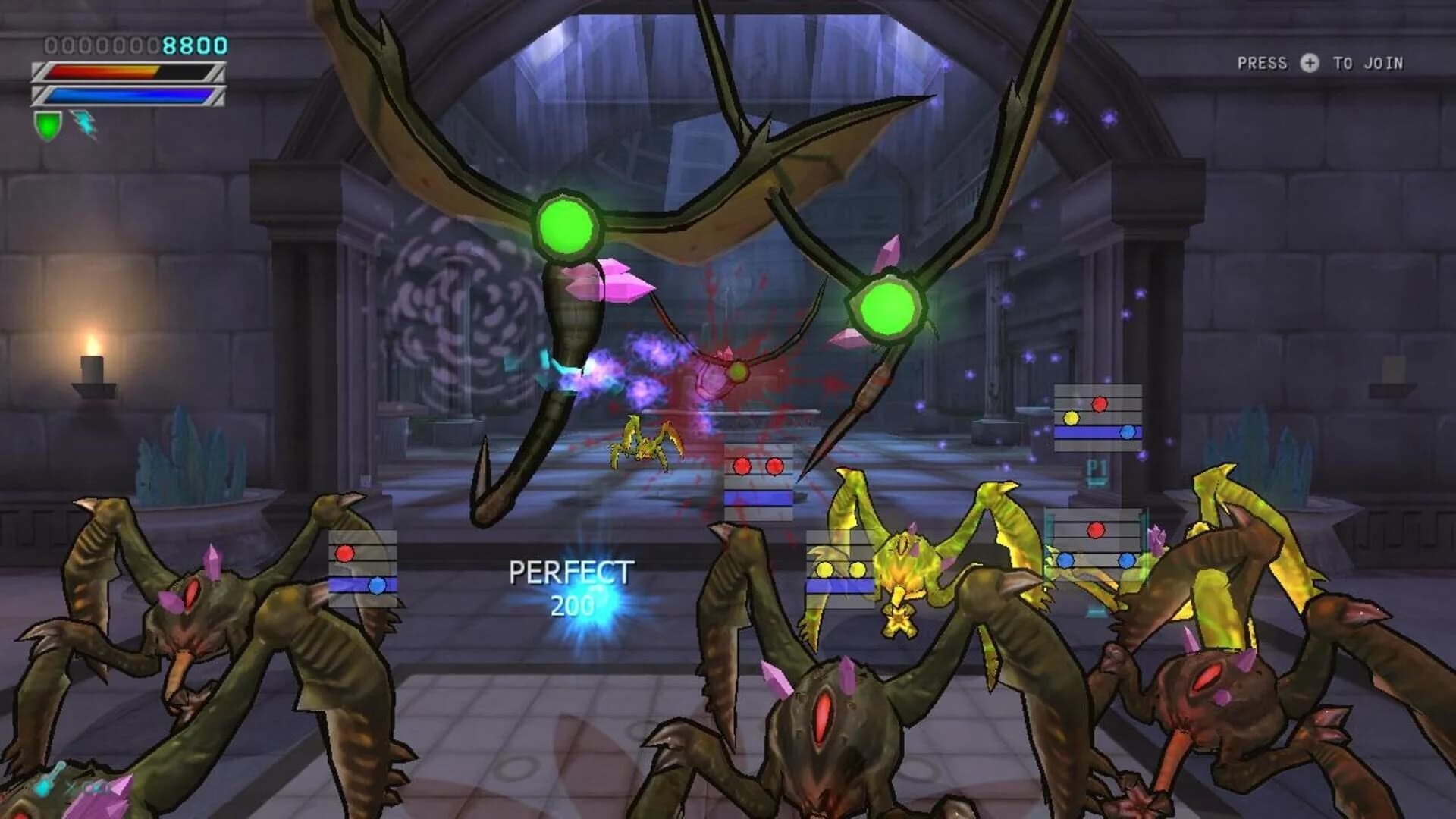Select the yellow note dot above the P1 marker
The height and width of the screenshot is (819, 1456).
[1069, 417]
